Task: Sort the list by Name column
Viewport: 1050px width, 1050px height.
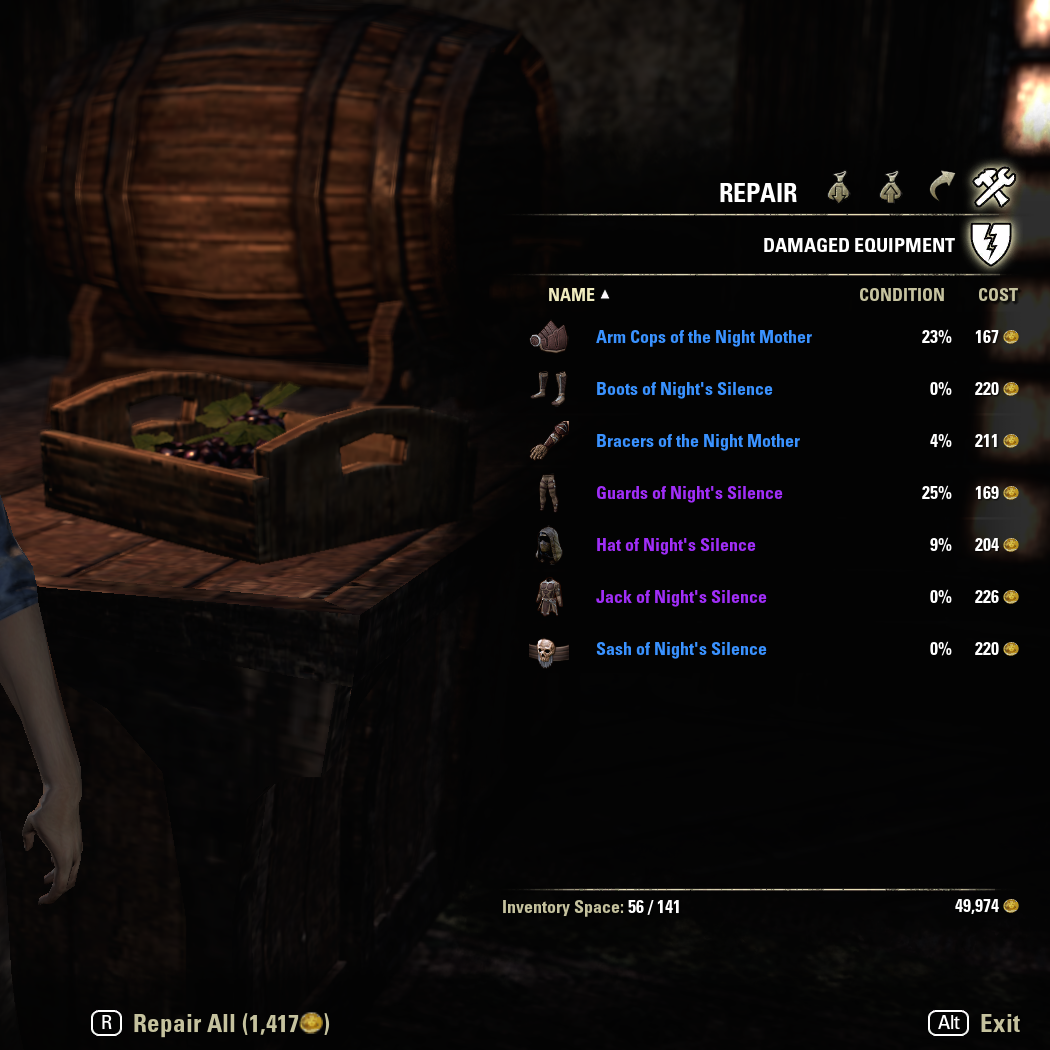Action: click(572, 295)
